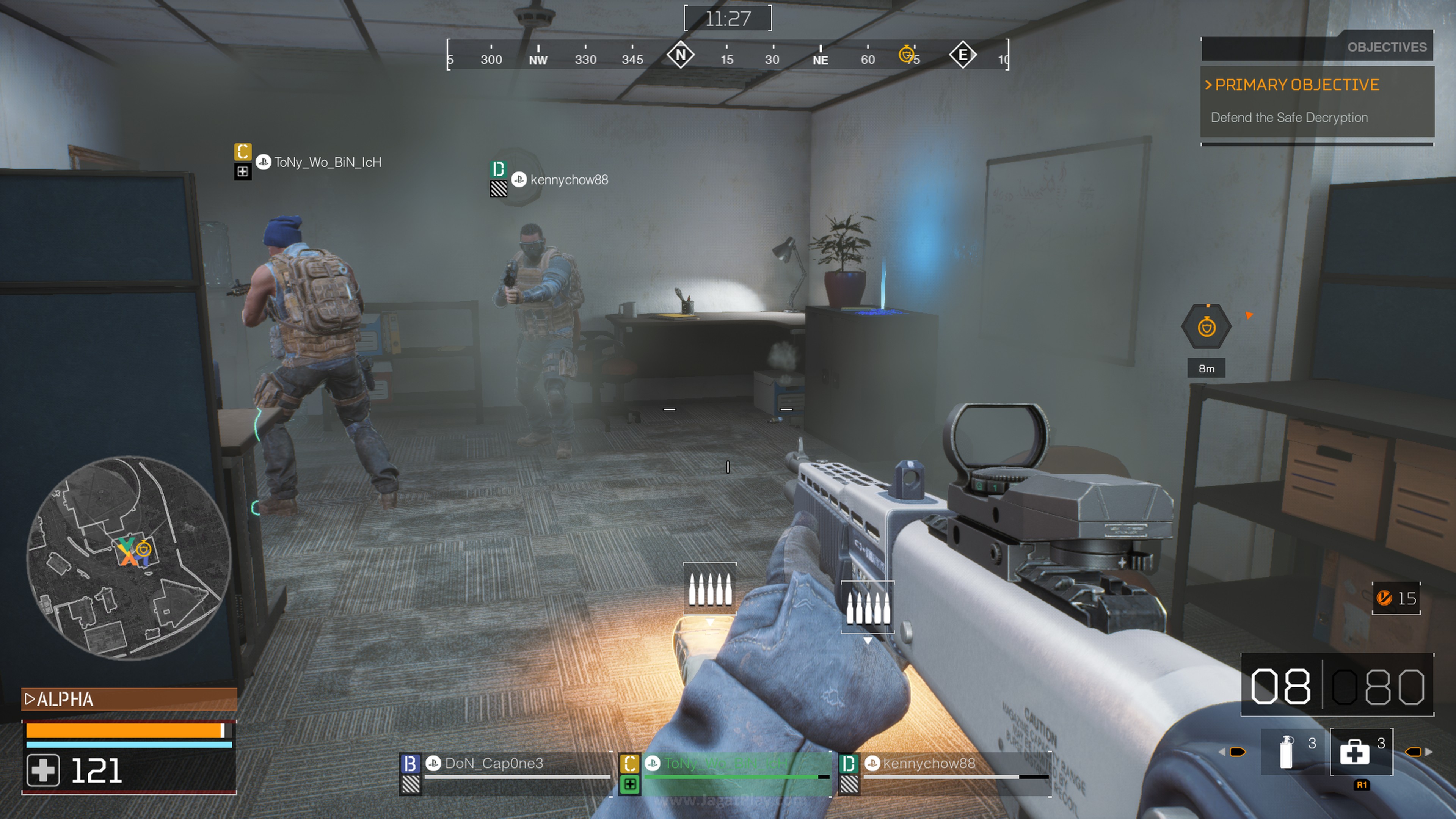
Task: Cycle items with the left arrow
Action: coord(1222,752)
